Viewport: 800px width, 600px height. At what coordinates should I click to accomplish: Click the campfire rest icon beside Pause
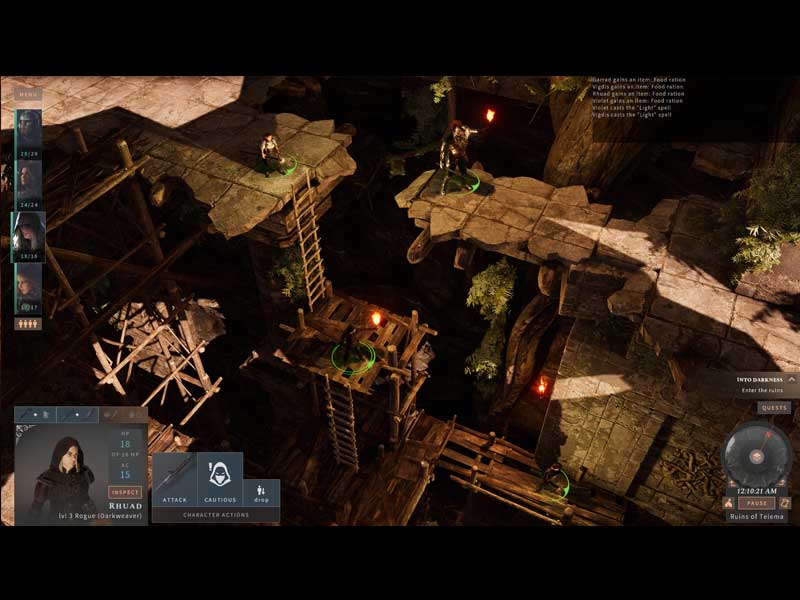pyautogui.click(x=728, y=503)
